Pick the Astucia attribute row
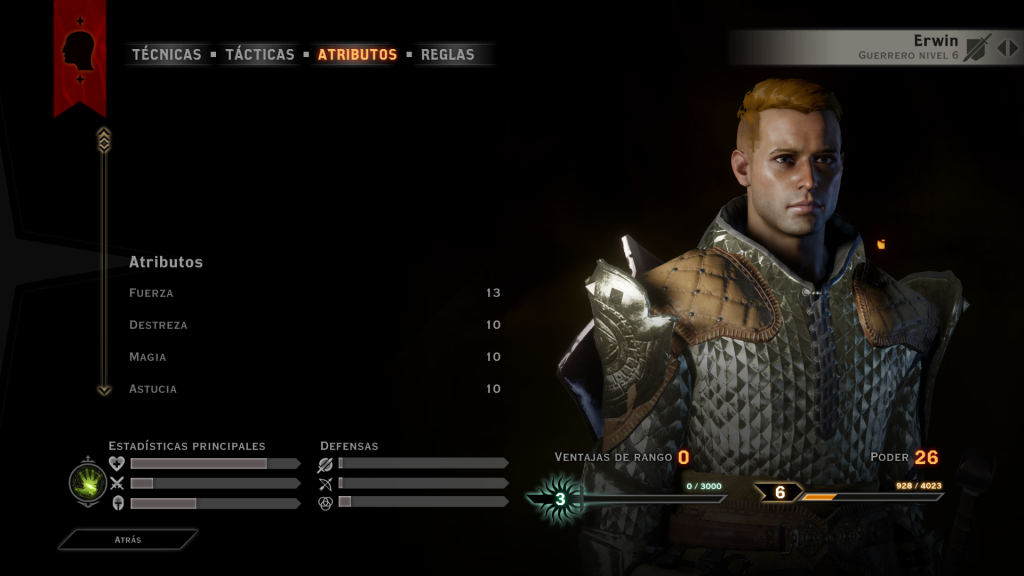1024x576 pixels. click(314, 389)
